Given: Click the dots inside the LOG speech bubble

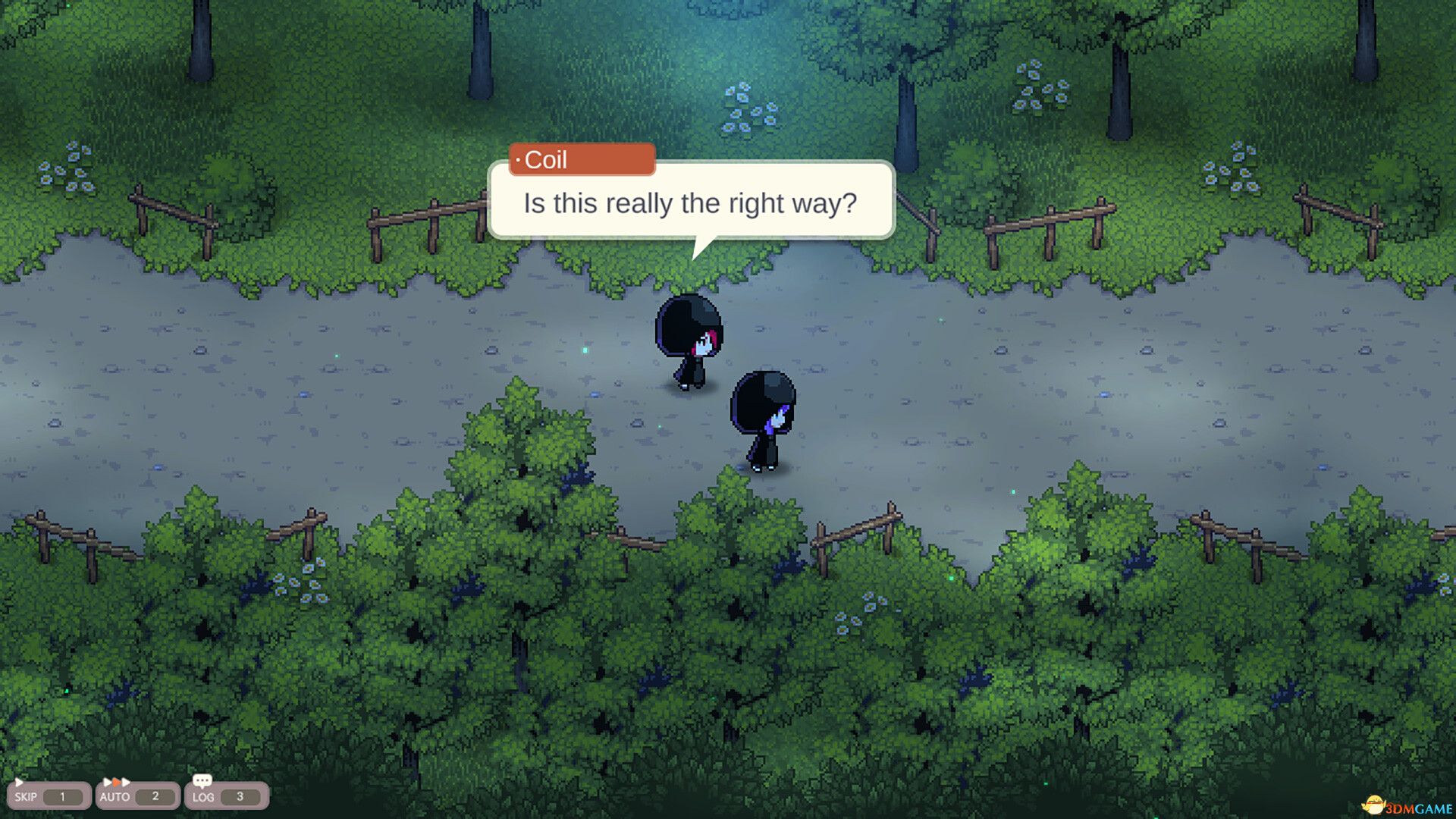Looking at the screenshot, I should pos(202,778).
